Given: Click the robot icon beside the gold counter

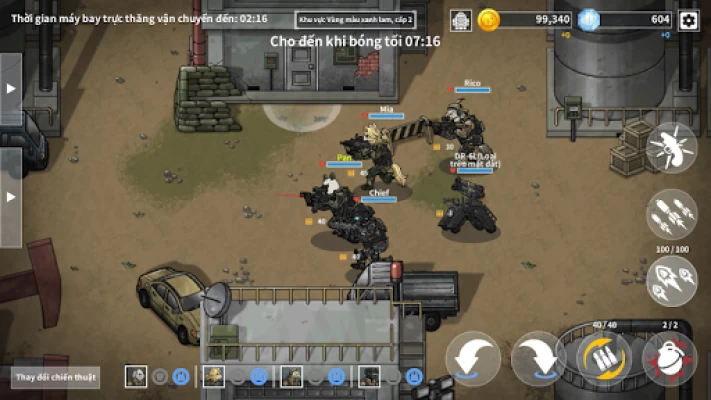Looking at the screenshot, I should click(x=460, y=19).
